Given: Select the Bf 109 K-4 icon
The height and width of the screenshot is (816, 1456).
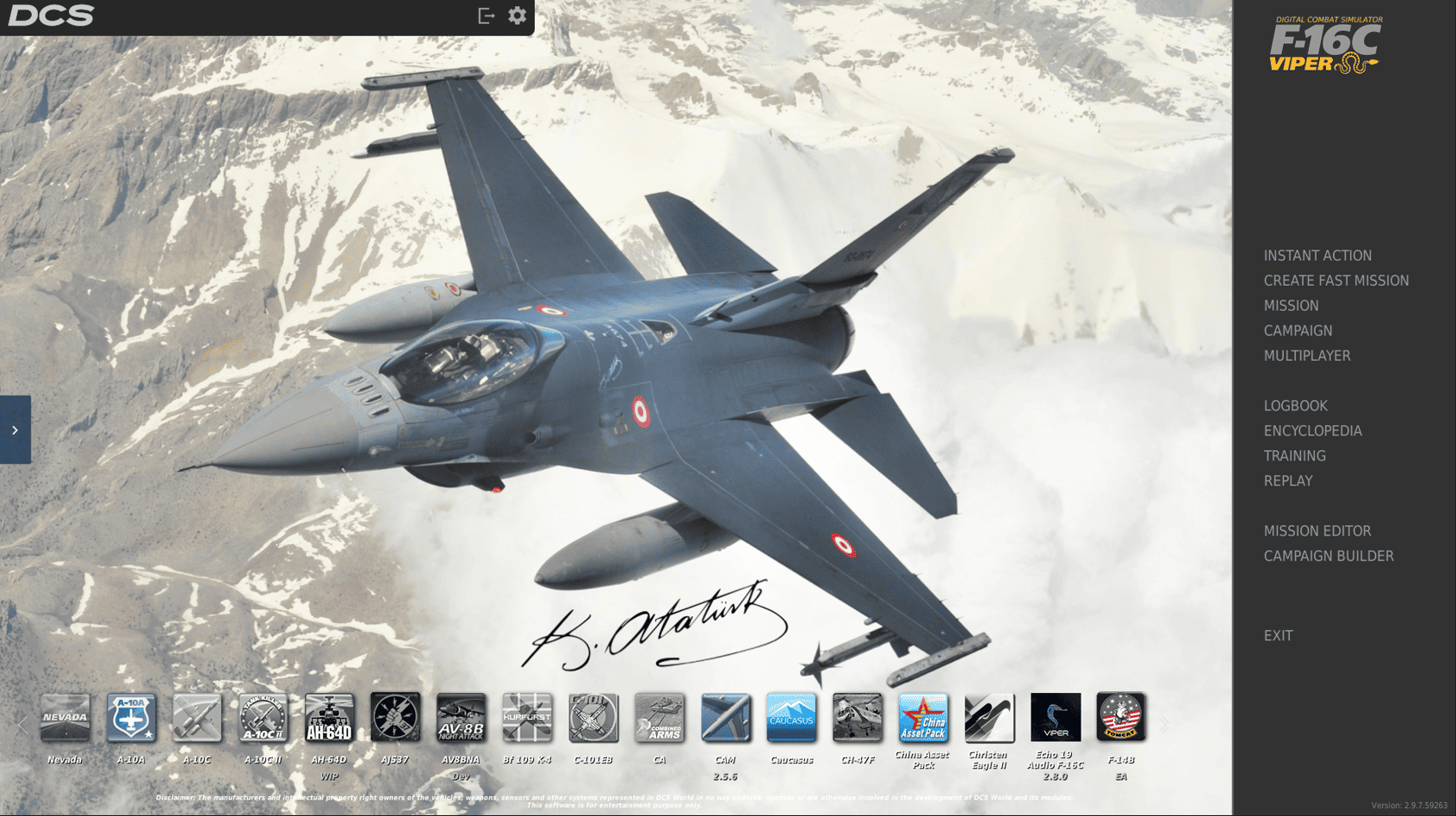Looking at the screenshot, I should point(528,718).
